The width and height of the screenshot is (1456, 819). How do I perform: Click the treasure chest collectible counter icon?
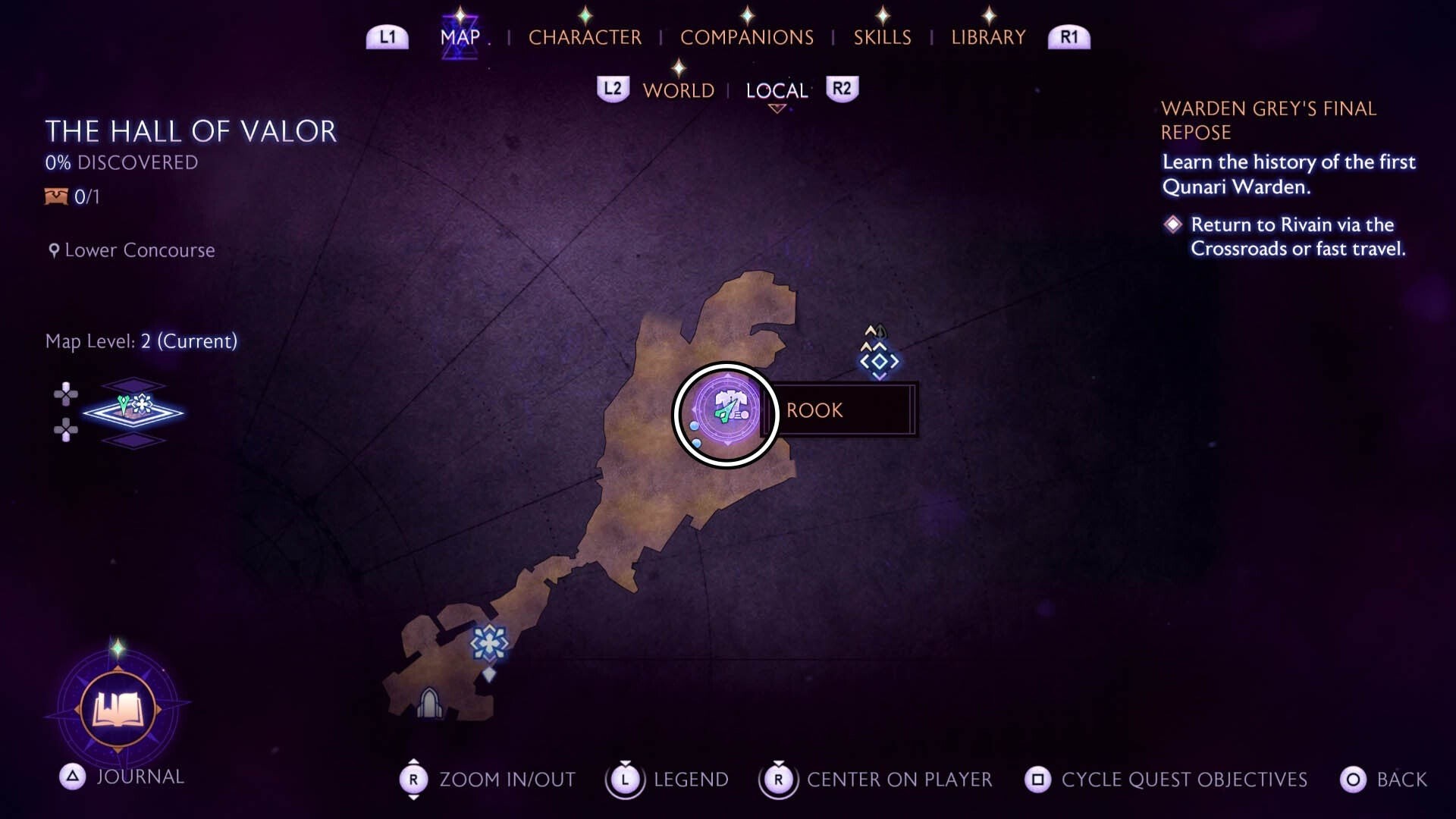[55, 197]
